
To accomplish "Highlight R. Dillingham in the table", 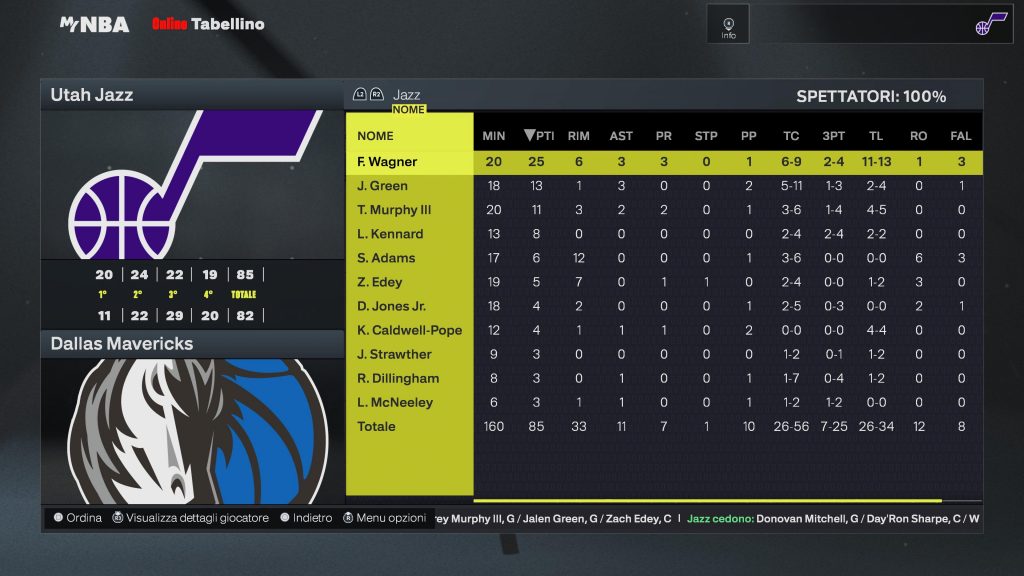I will (x=398, y=378).
